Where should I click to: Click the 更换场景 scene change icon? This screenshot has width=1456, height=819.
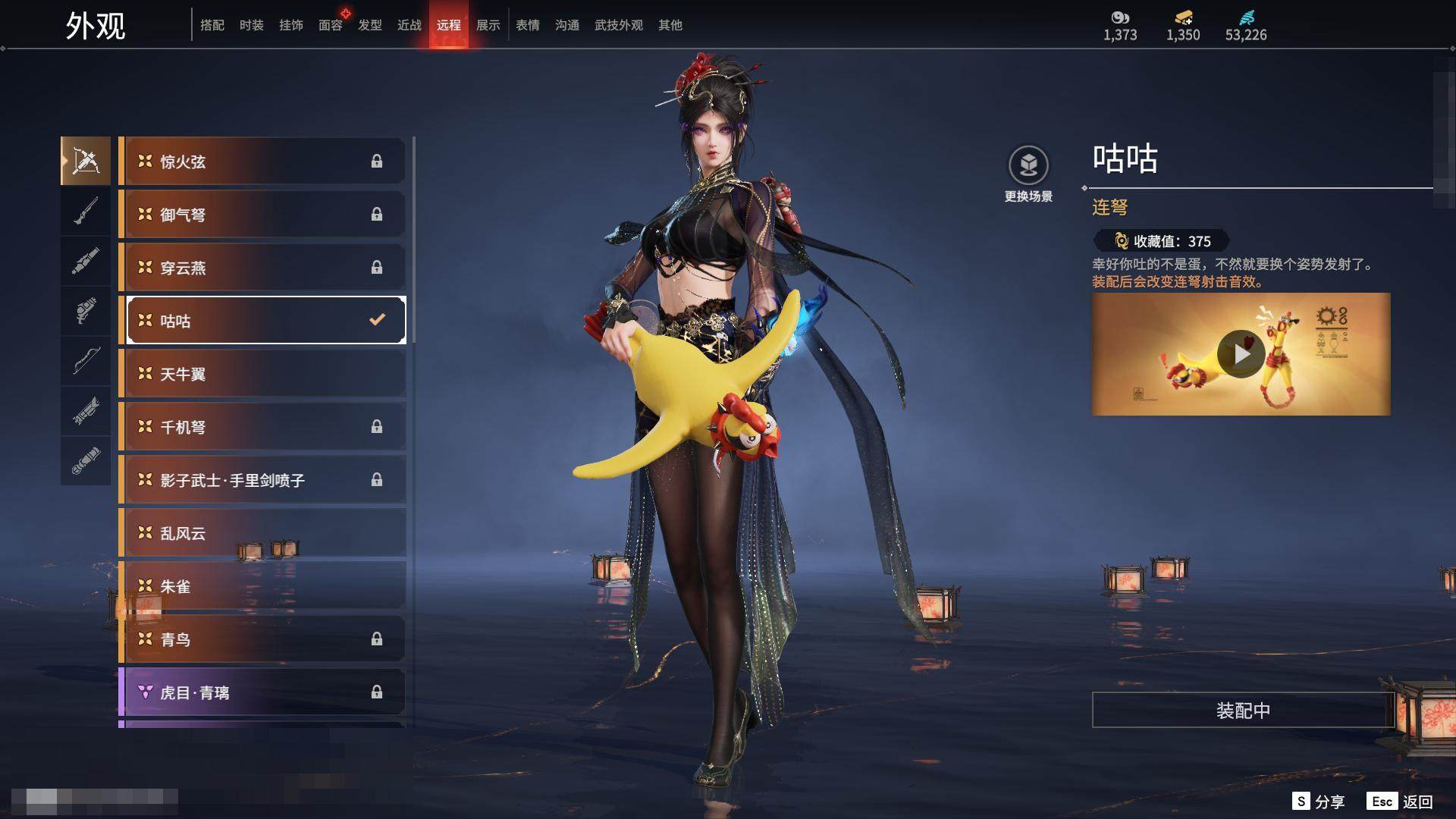(x=1028, y=166)
